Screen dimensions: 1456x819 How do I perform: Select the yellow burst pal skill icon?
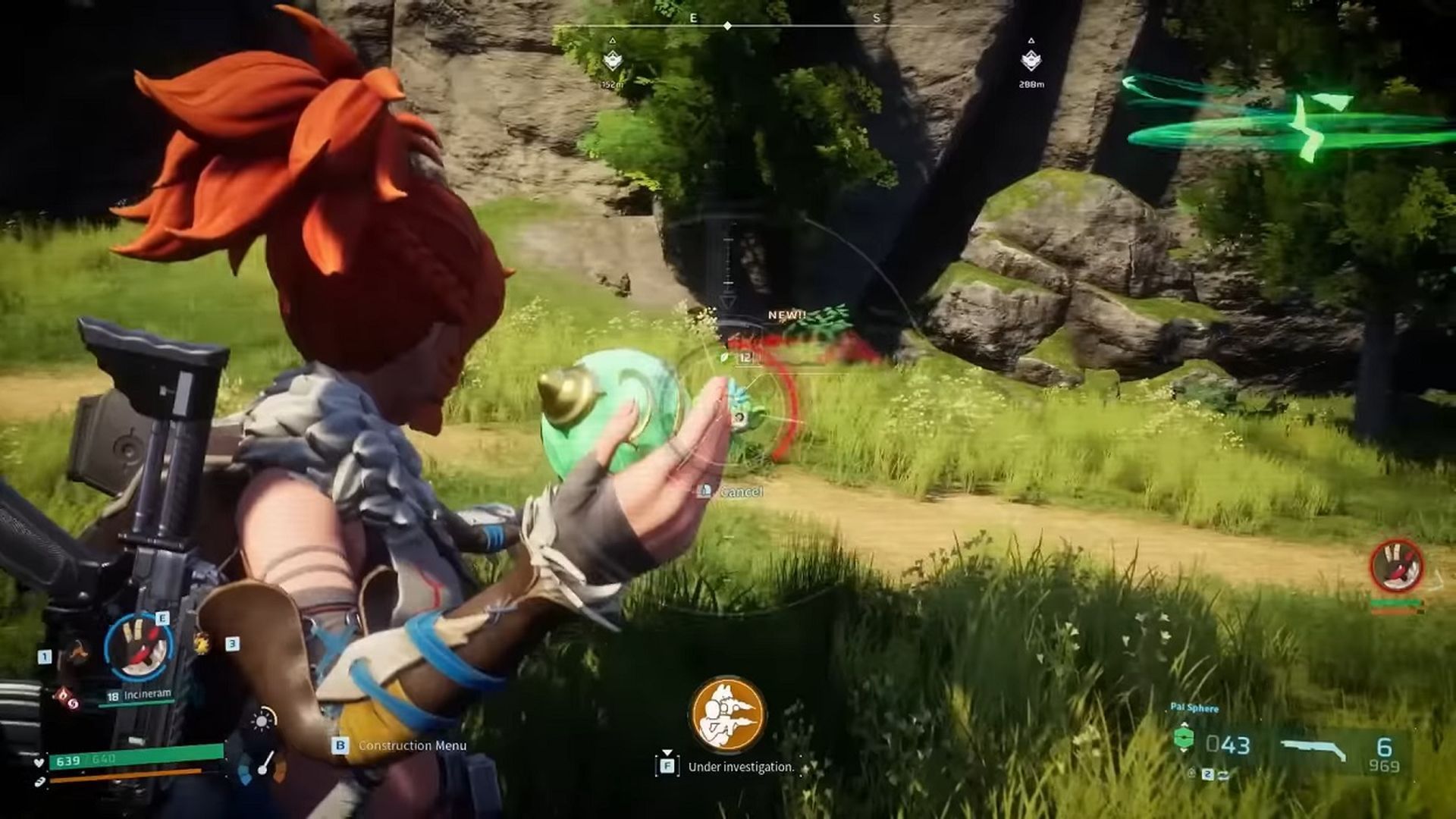click(202, 644)
